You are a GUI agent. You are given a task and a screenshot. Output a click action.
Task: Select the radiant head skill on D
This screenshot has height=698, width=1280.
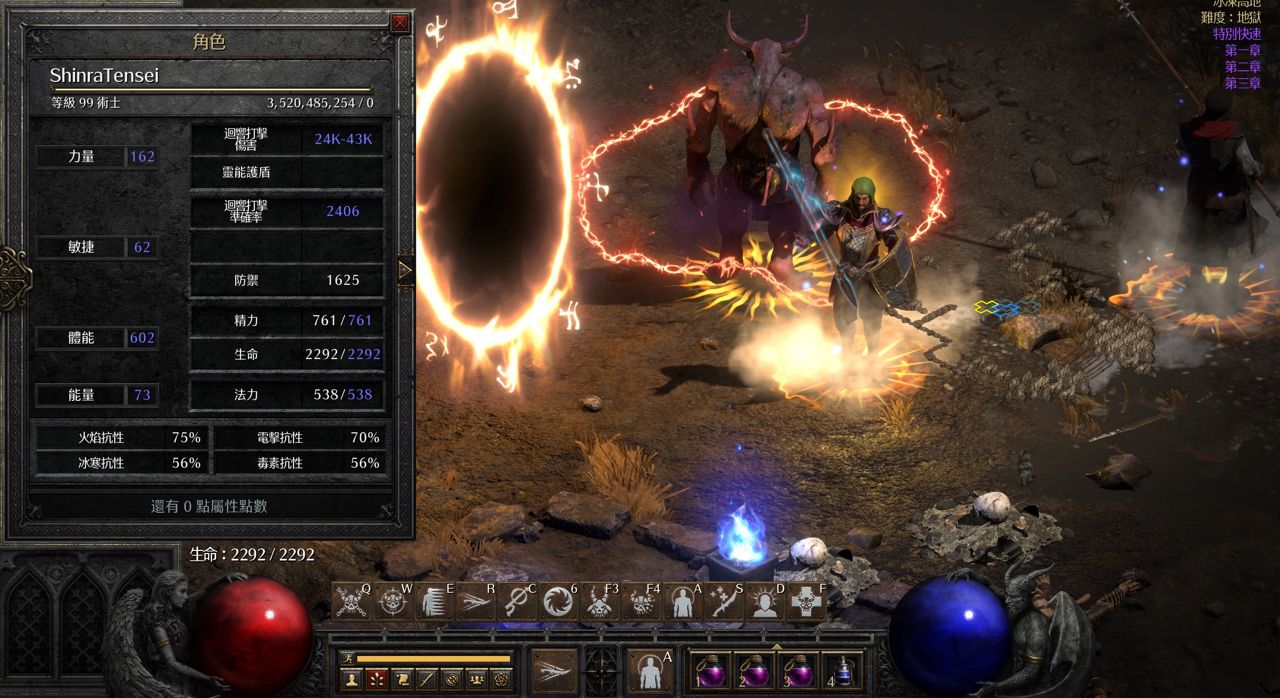[765, 602]
